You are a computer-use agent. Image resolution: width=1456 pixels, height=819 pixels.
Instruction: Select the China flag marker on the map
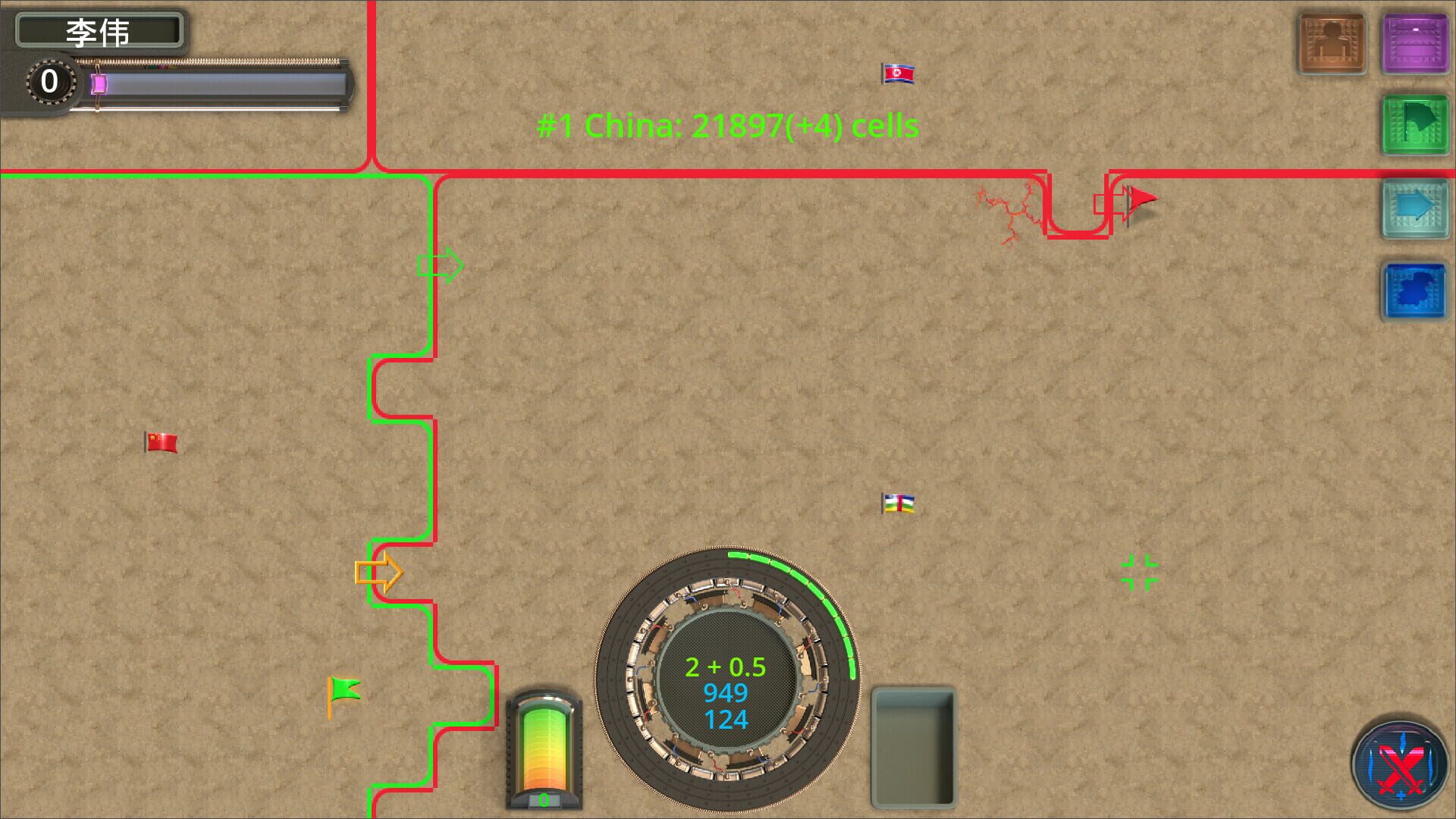160,441
